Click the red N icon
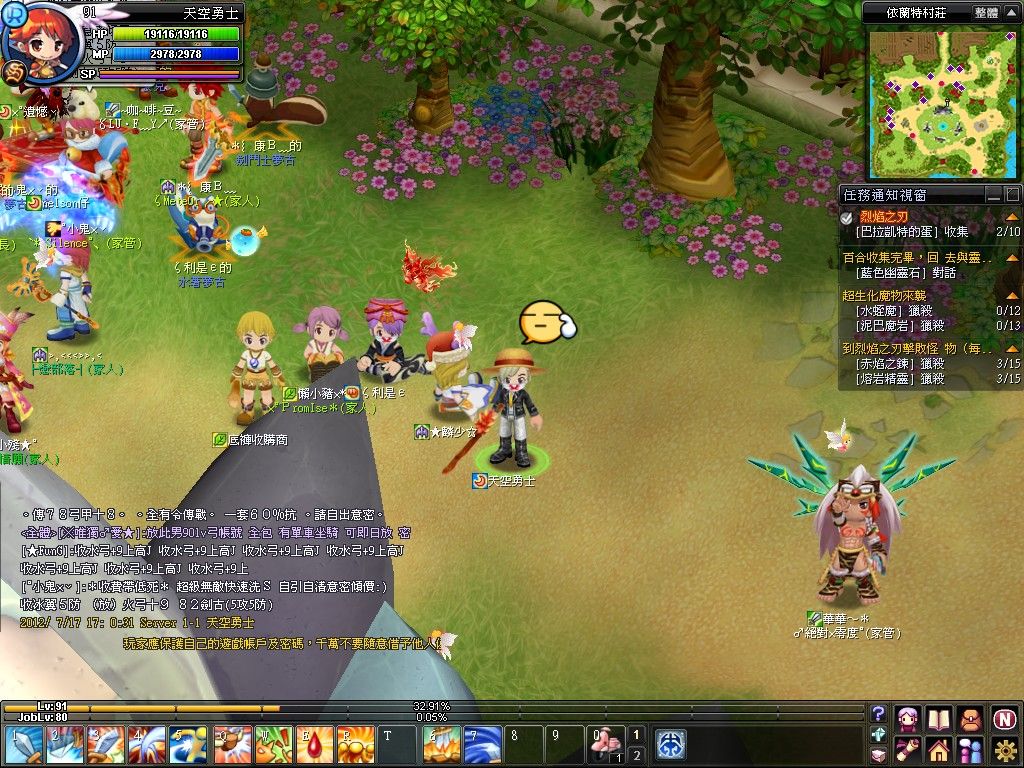 pyautogui.click(x=1004, y=718)
